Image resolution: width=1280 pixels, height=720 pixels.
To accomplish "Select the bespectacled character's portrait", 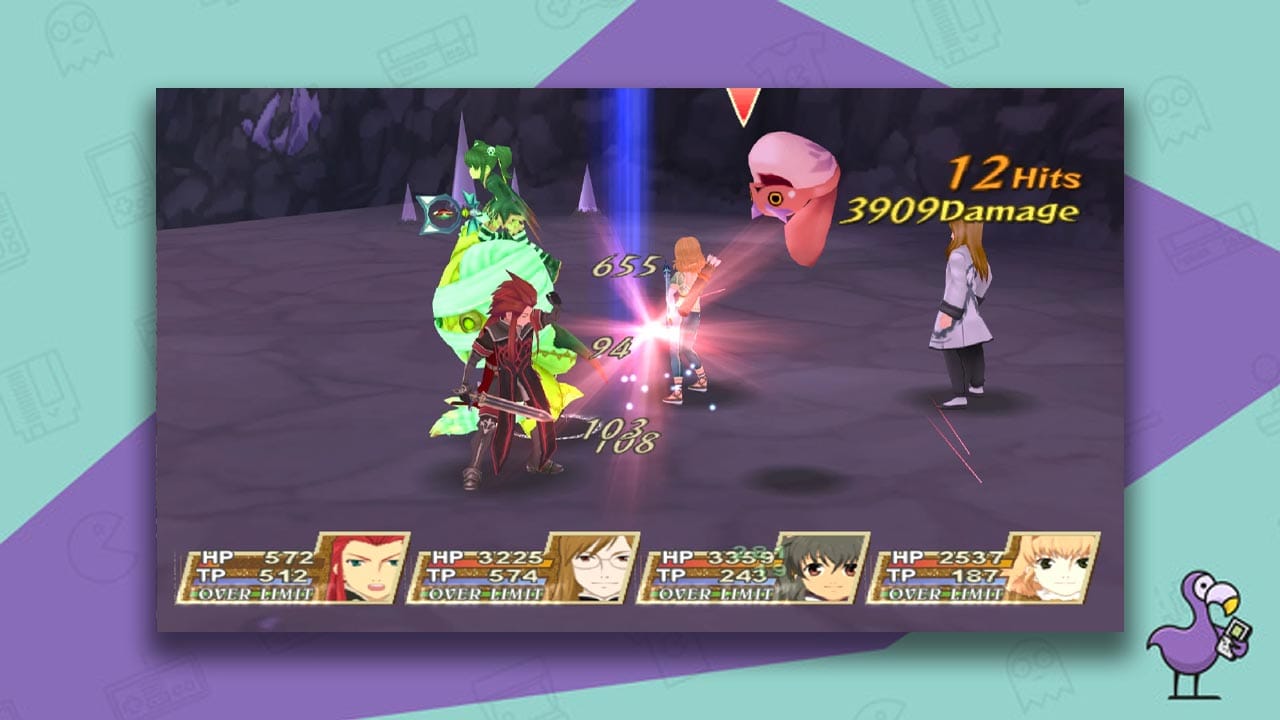I will tap(600, 566).
